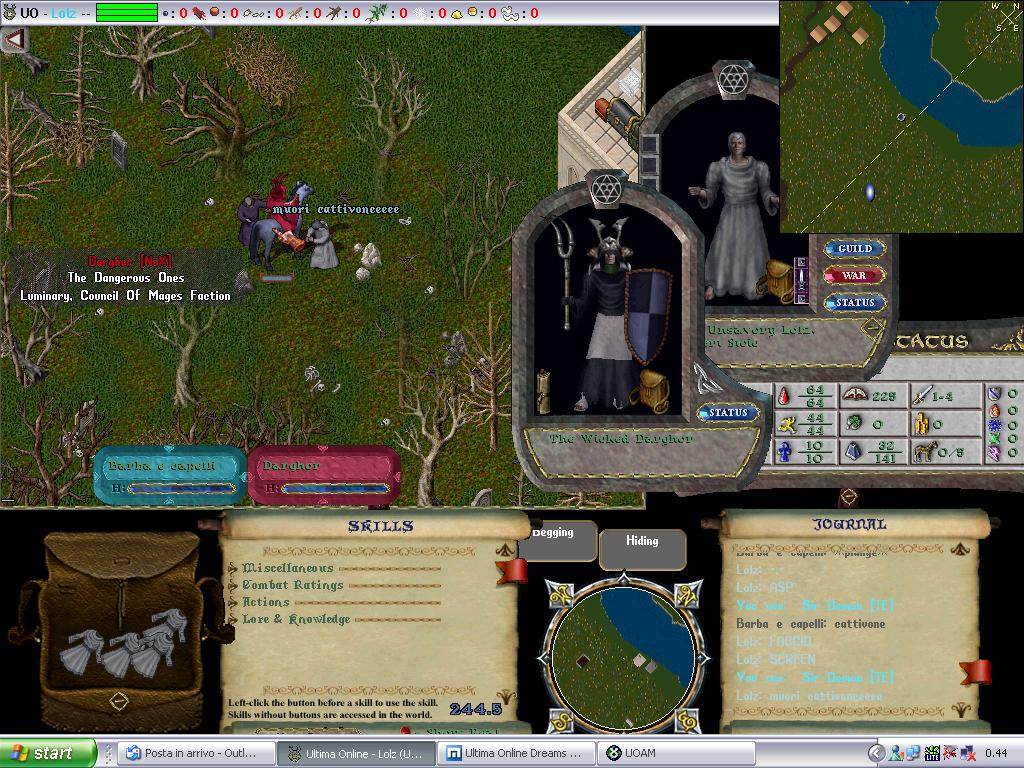Toggle the red WAR mode button

click(854, 275)
